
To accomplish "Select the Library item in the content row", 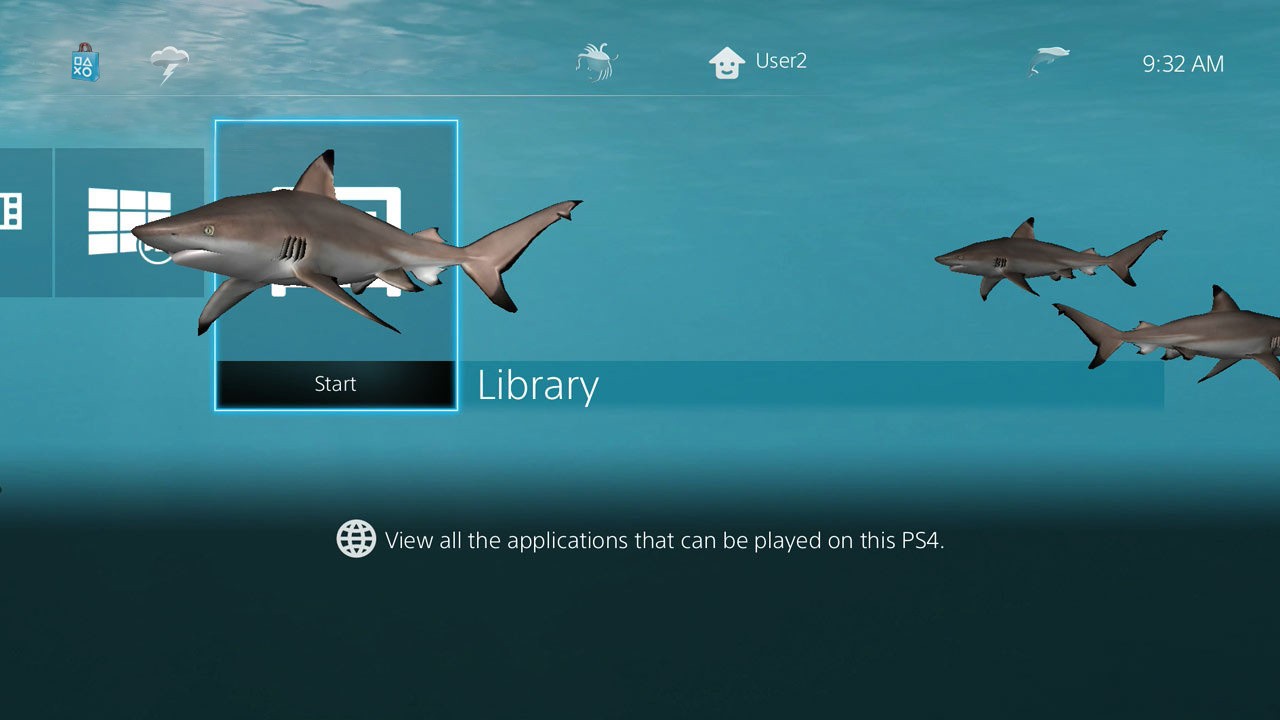I will coord(336,265).
